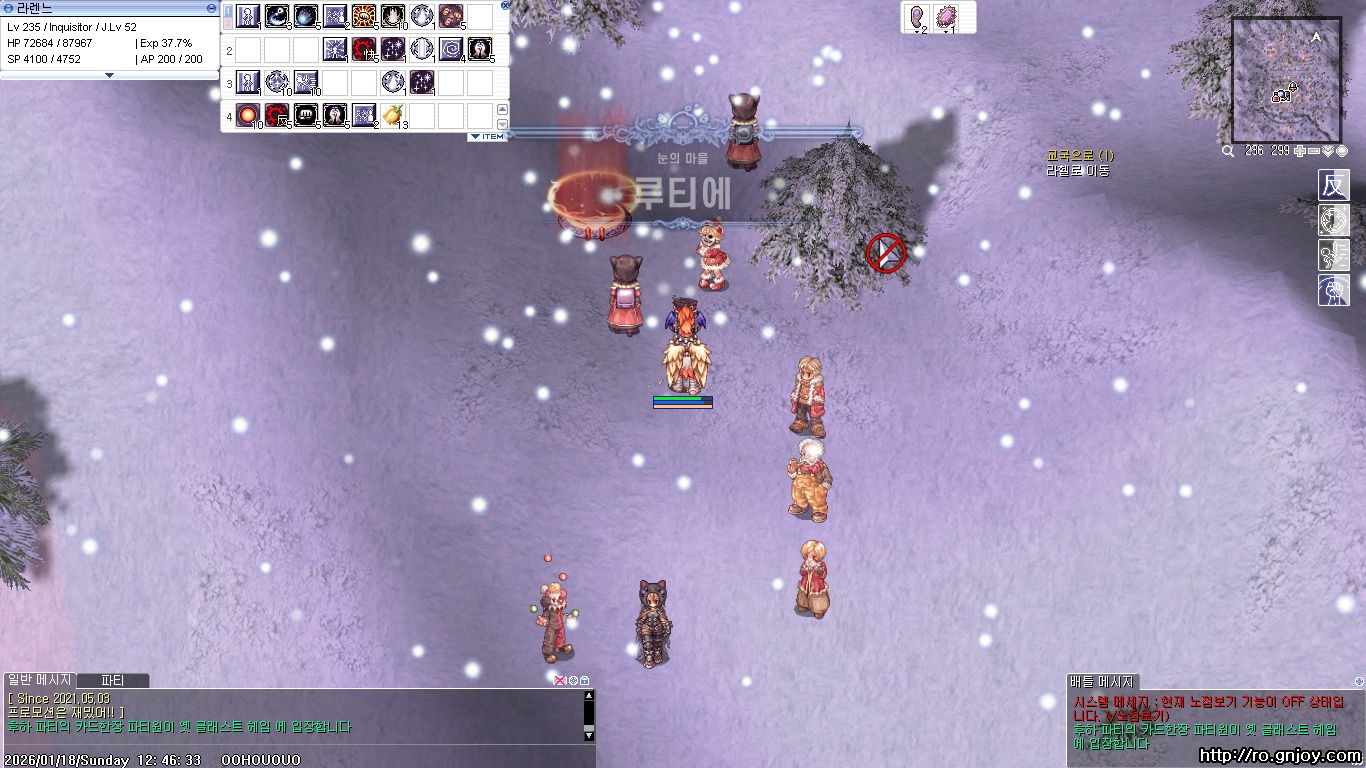Use the yellow fruit item in hotbar
Screen dimensions: 1366x768
click(392, 115)
